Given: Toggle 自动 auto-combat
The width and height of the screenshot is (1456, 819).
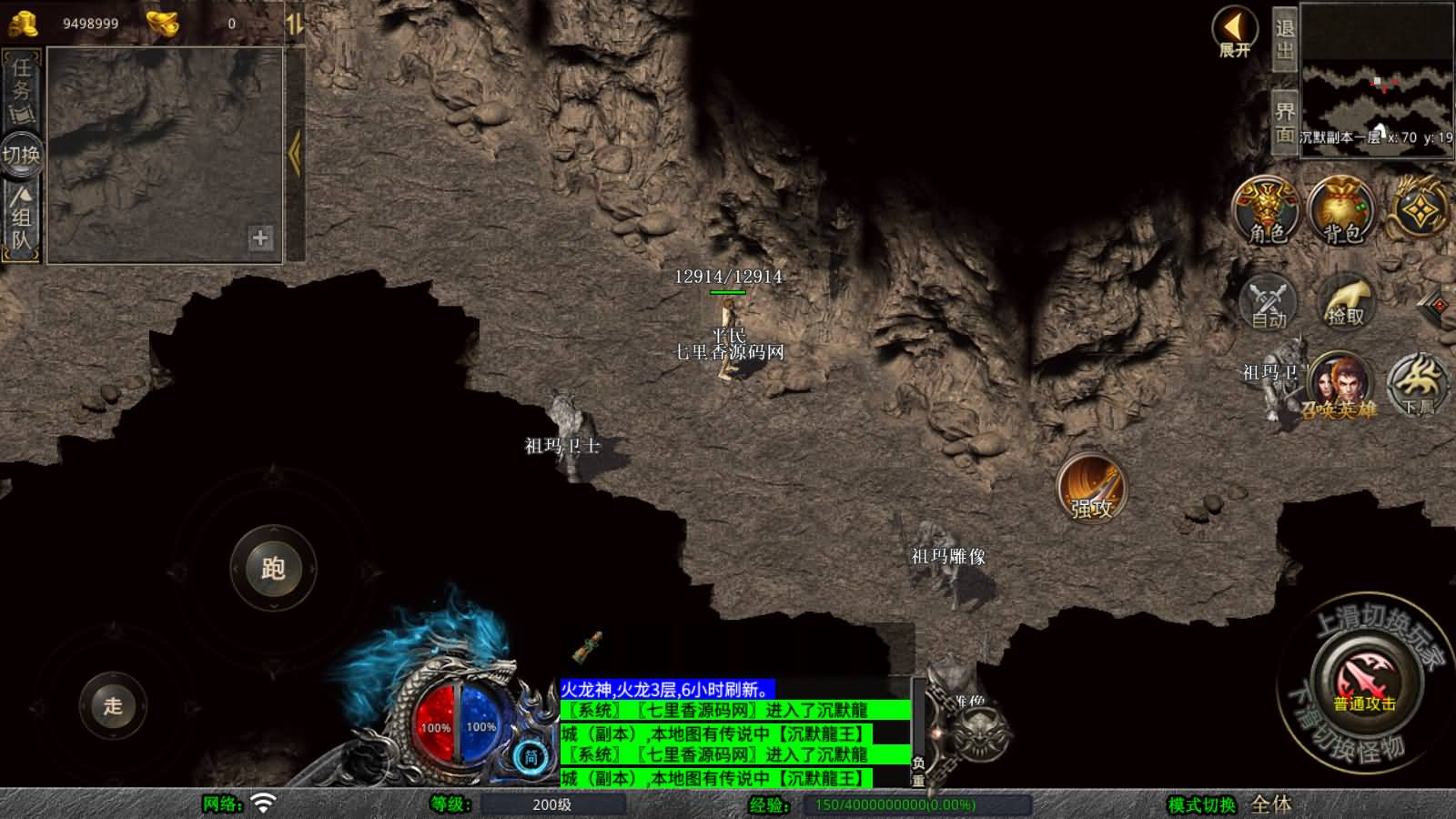Looking at the screenshot, I should (x=1268, y=300).
